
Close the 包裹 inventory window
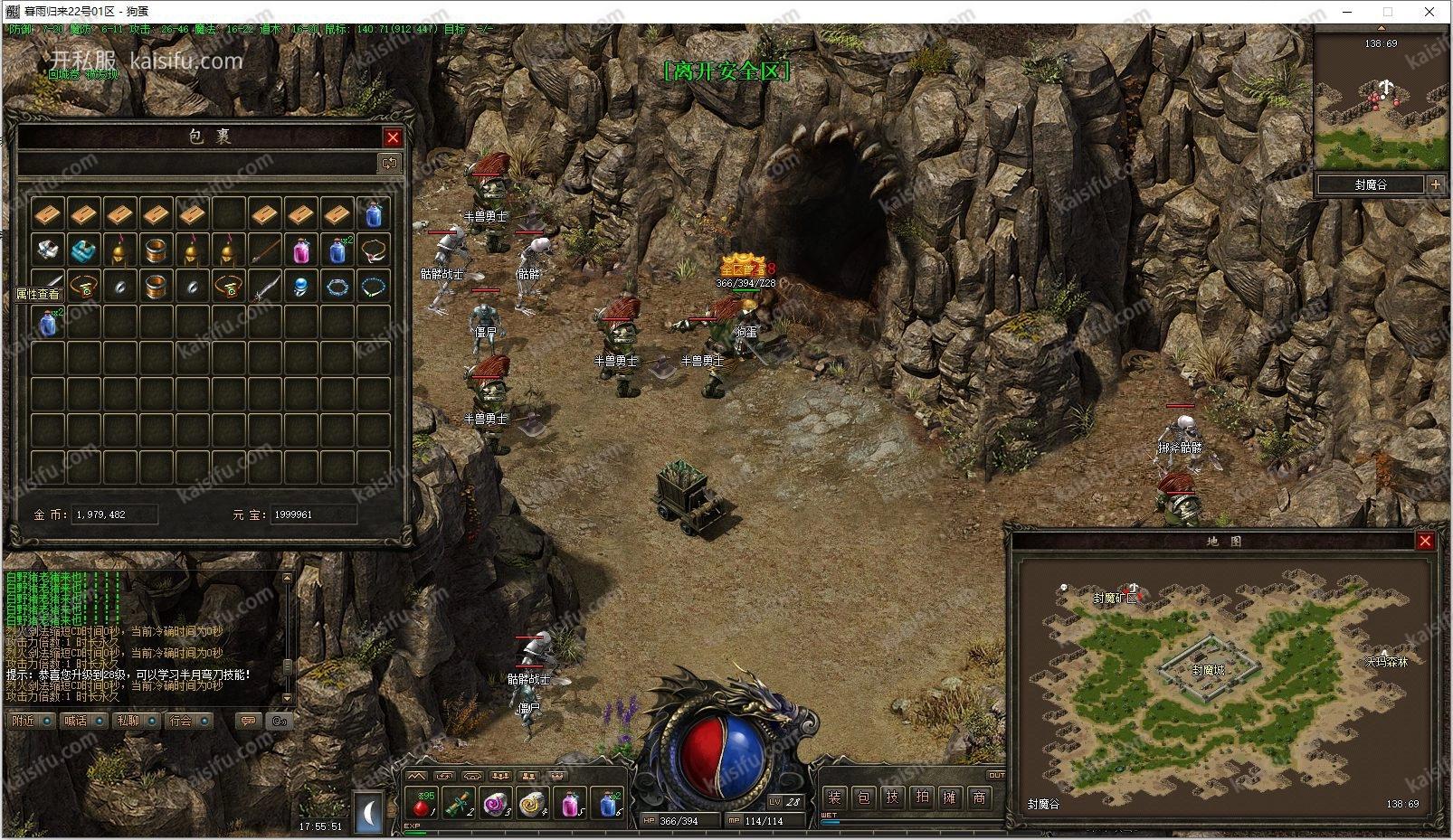coord(393,137)
